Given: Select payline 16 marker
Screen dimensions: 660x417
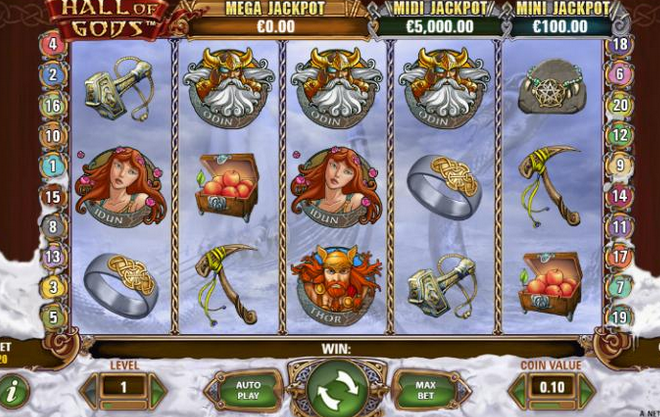Looking at the screenshot, I should [52, 105].
